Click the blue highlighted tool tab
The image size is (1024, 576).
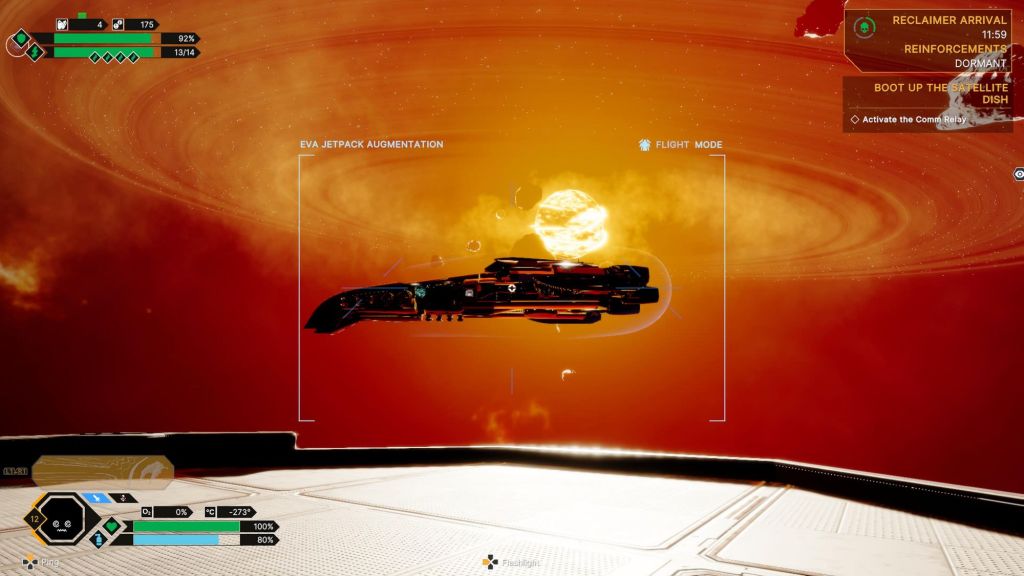[97, 497]
